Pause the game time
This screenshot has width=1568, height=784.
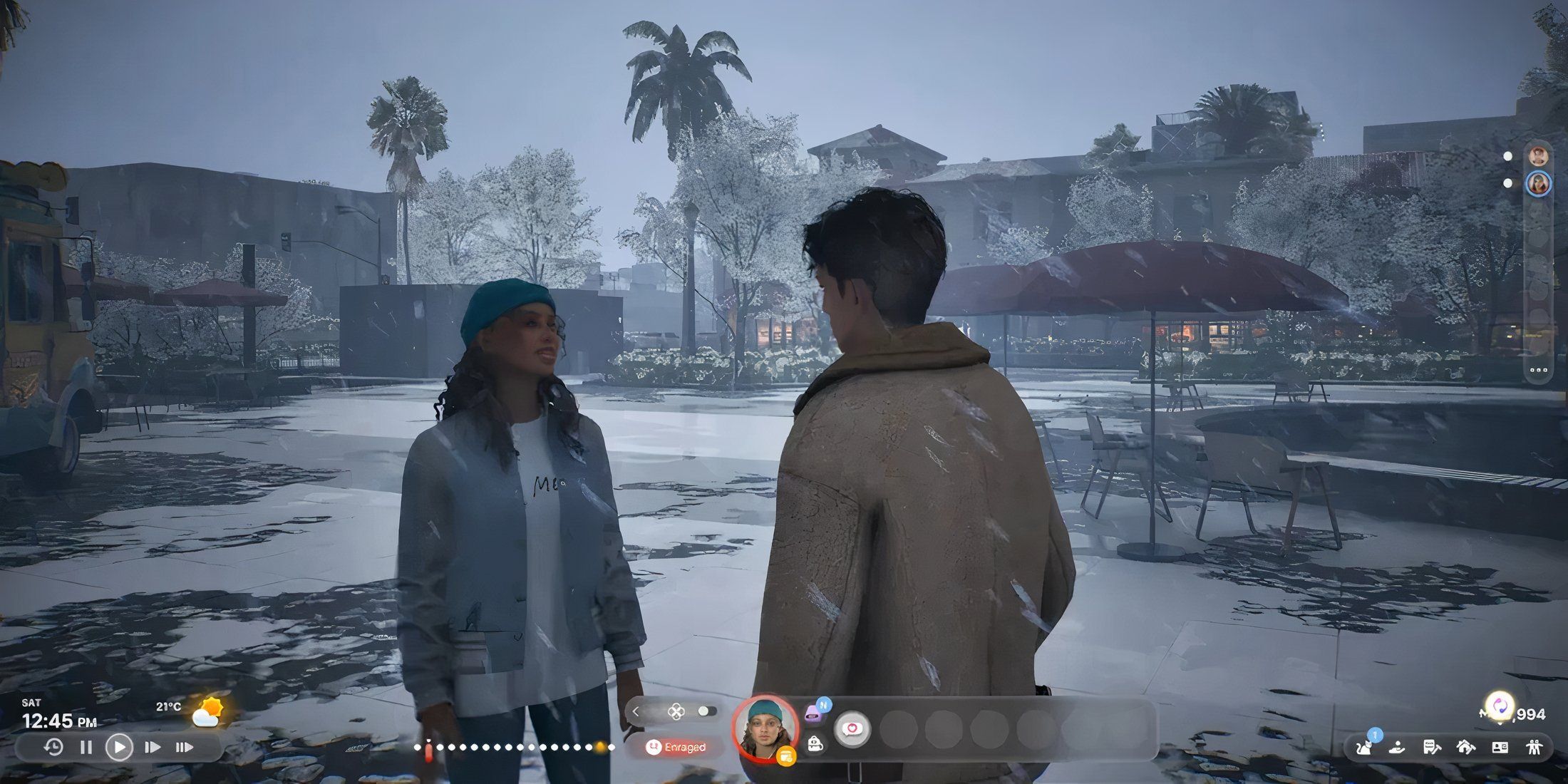[86, 748]
